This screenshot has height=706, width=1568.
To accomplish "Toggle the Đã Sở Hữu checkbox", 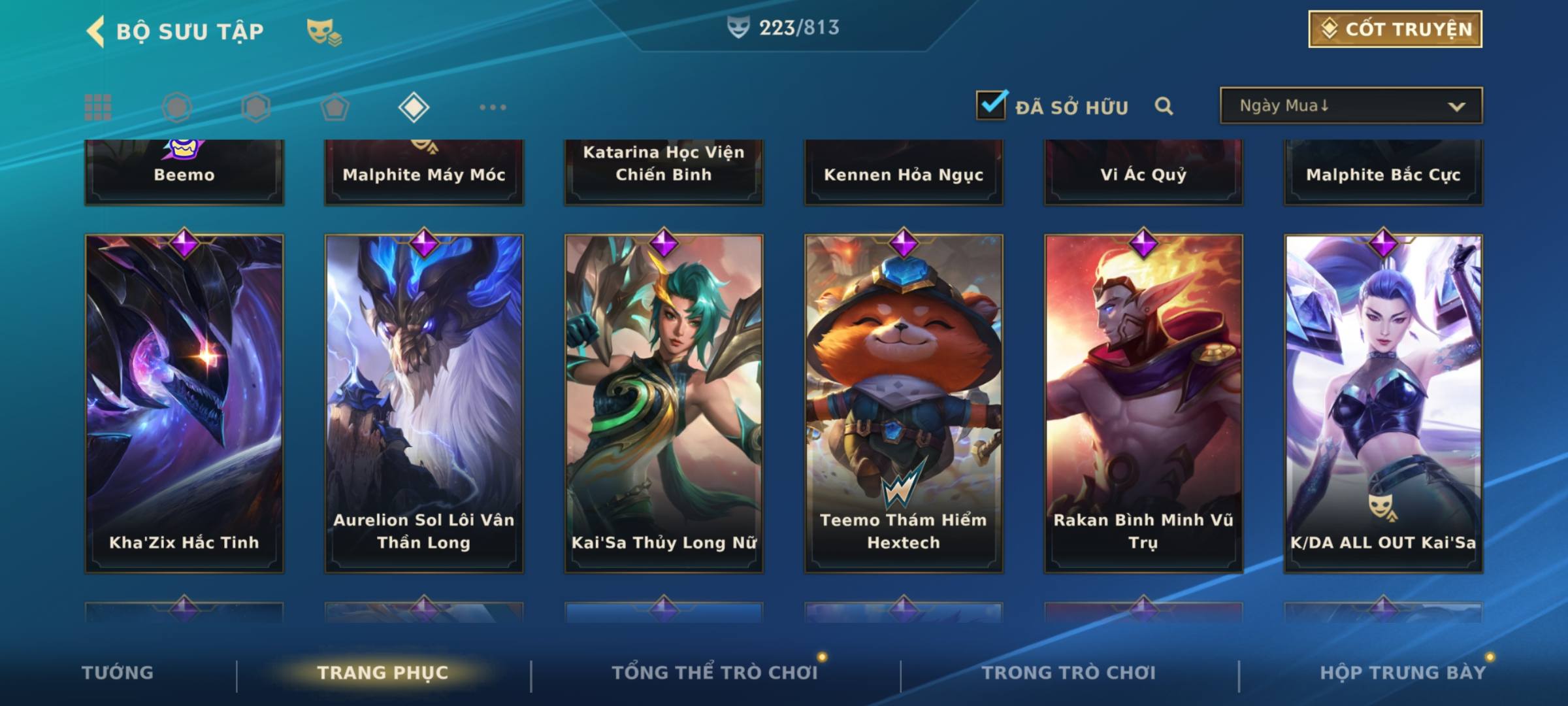I will [x=991, y=105].
